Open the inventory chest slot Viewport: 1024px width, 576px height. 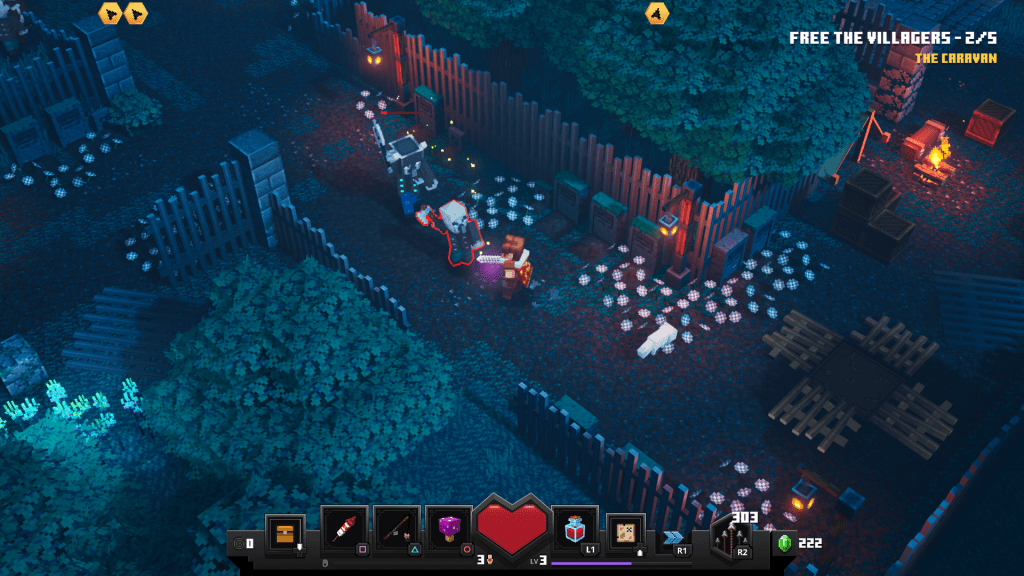[x=284, y=532]
